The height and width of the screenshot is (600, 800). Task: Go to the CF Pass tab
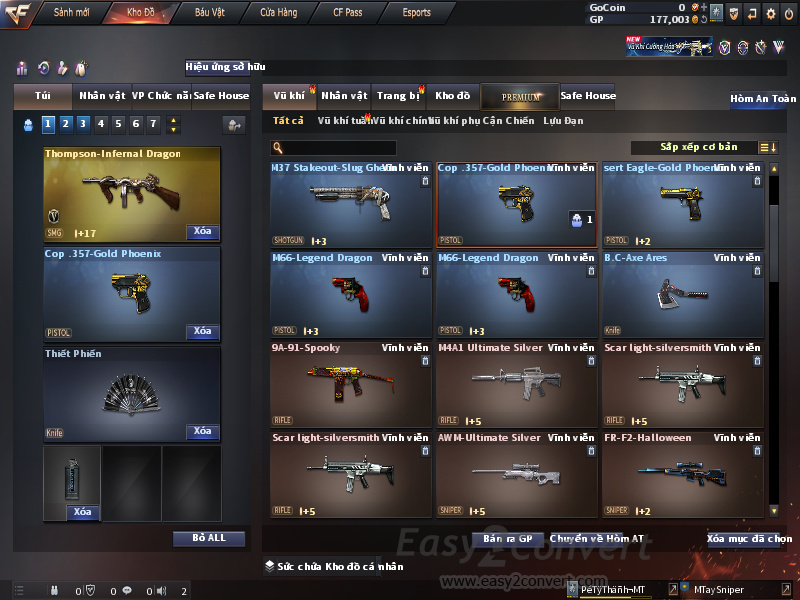(x=347, y=13)
